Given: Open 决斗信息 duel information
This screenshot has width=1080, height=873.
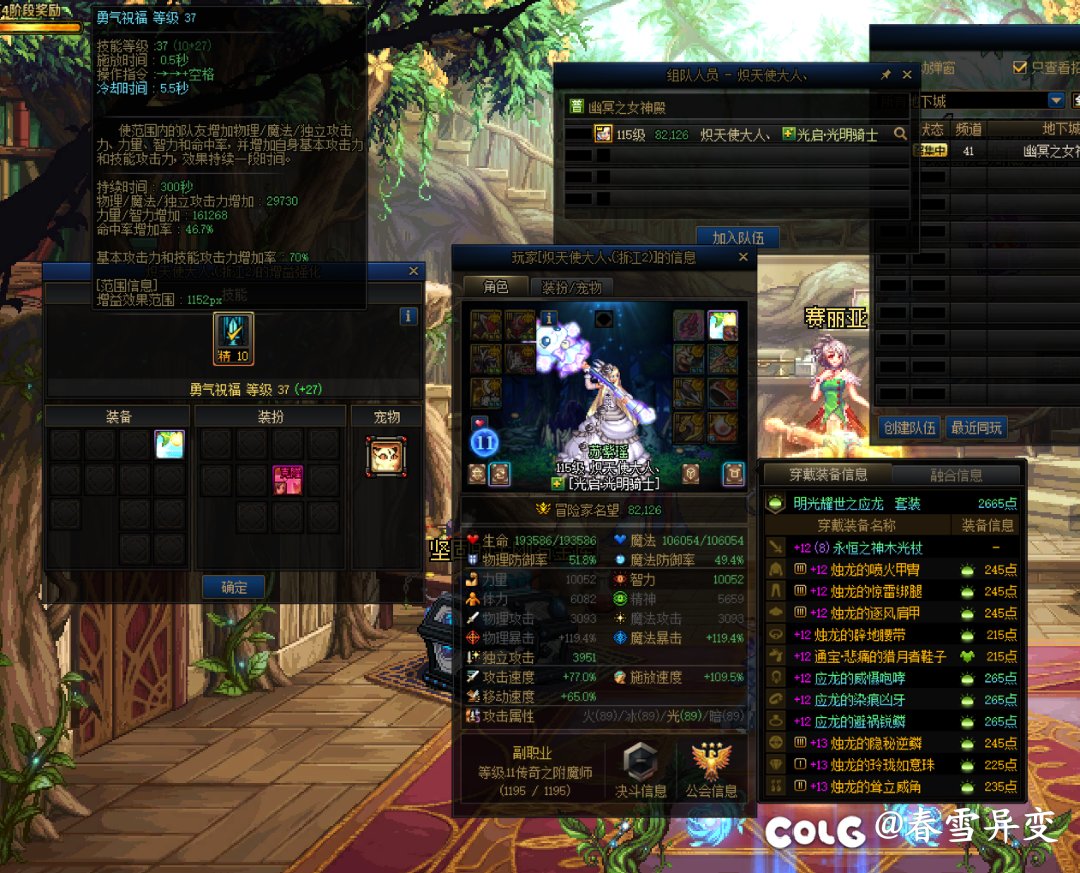Looking at the screenshot, I should (640, 770).
